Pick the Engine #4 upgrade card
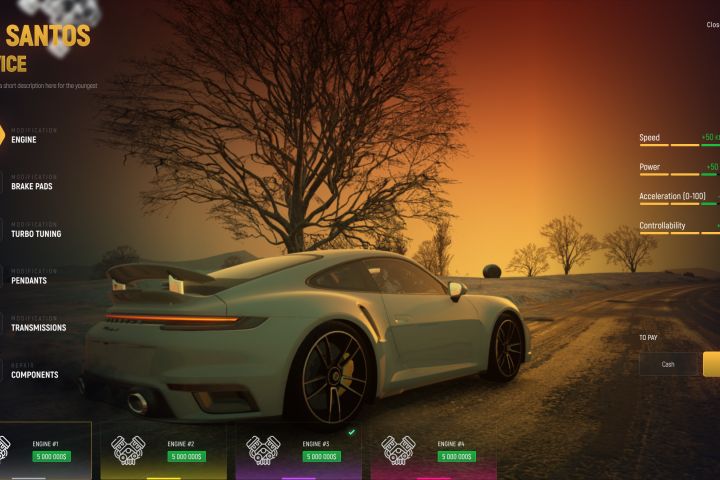 433,450
